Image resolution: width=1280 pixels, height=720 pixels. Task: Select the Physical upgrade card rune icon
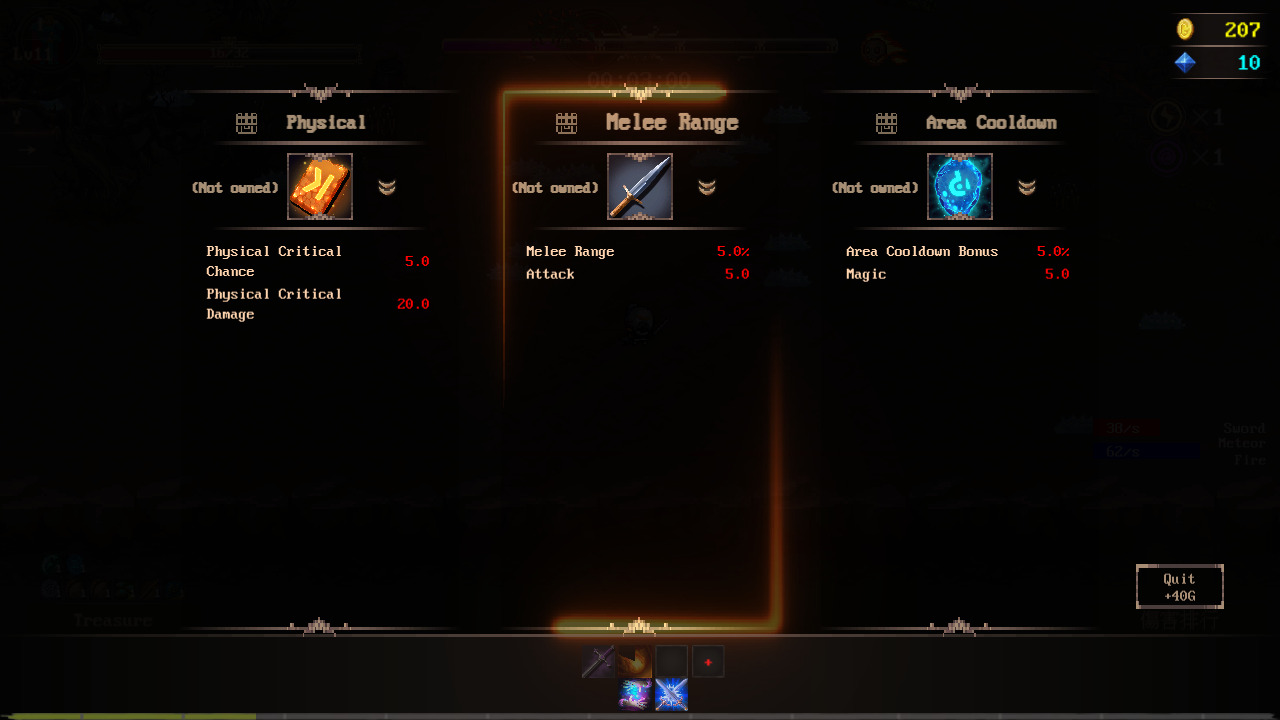(x=320, y=186)
